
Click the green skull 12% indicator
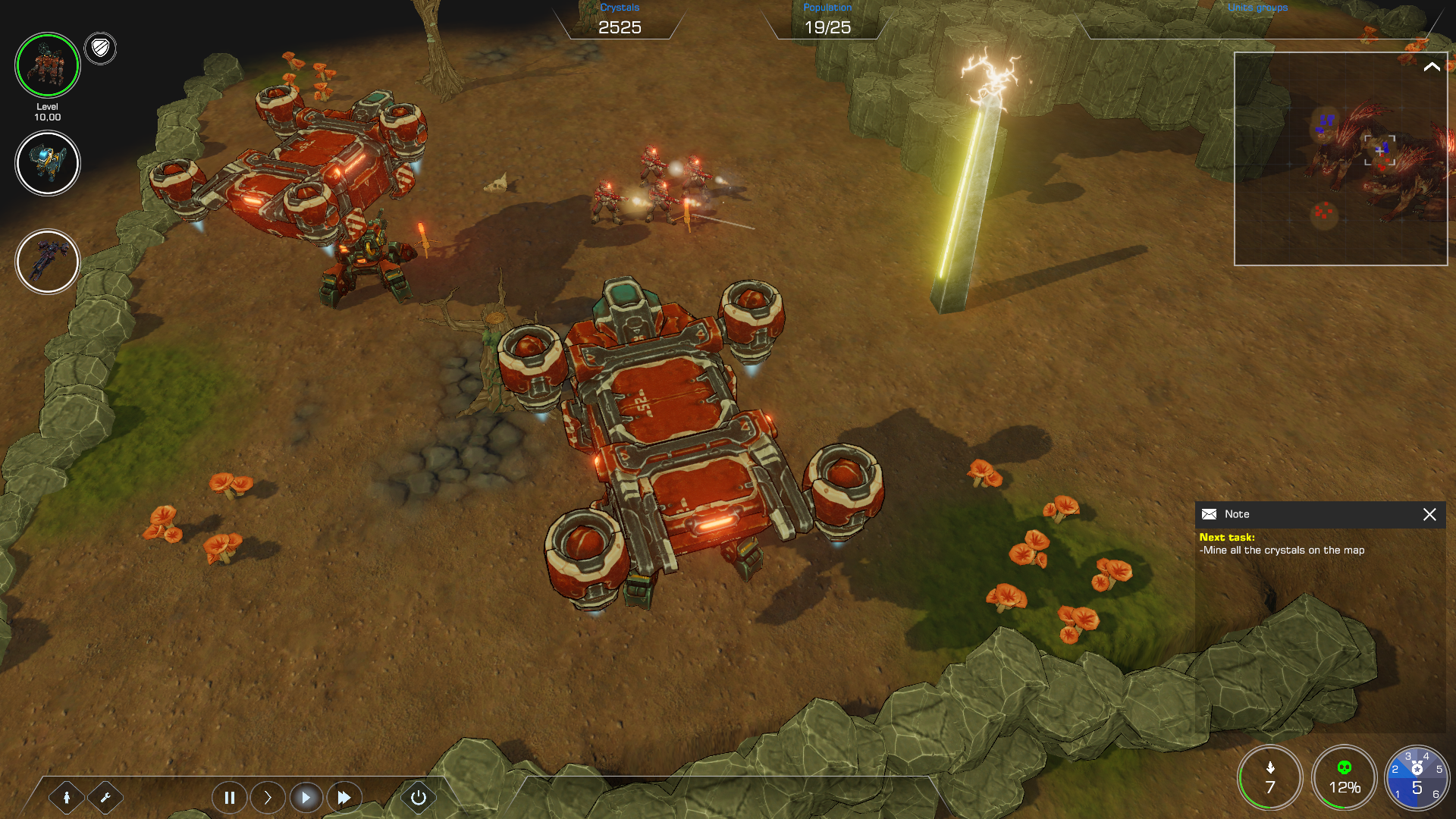(1344, 778)
